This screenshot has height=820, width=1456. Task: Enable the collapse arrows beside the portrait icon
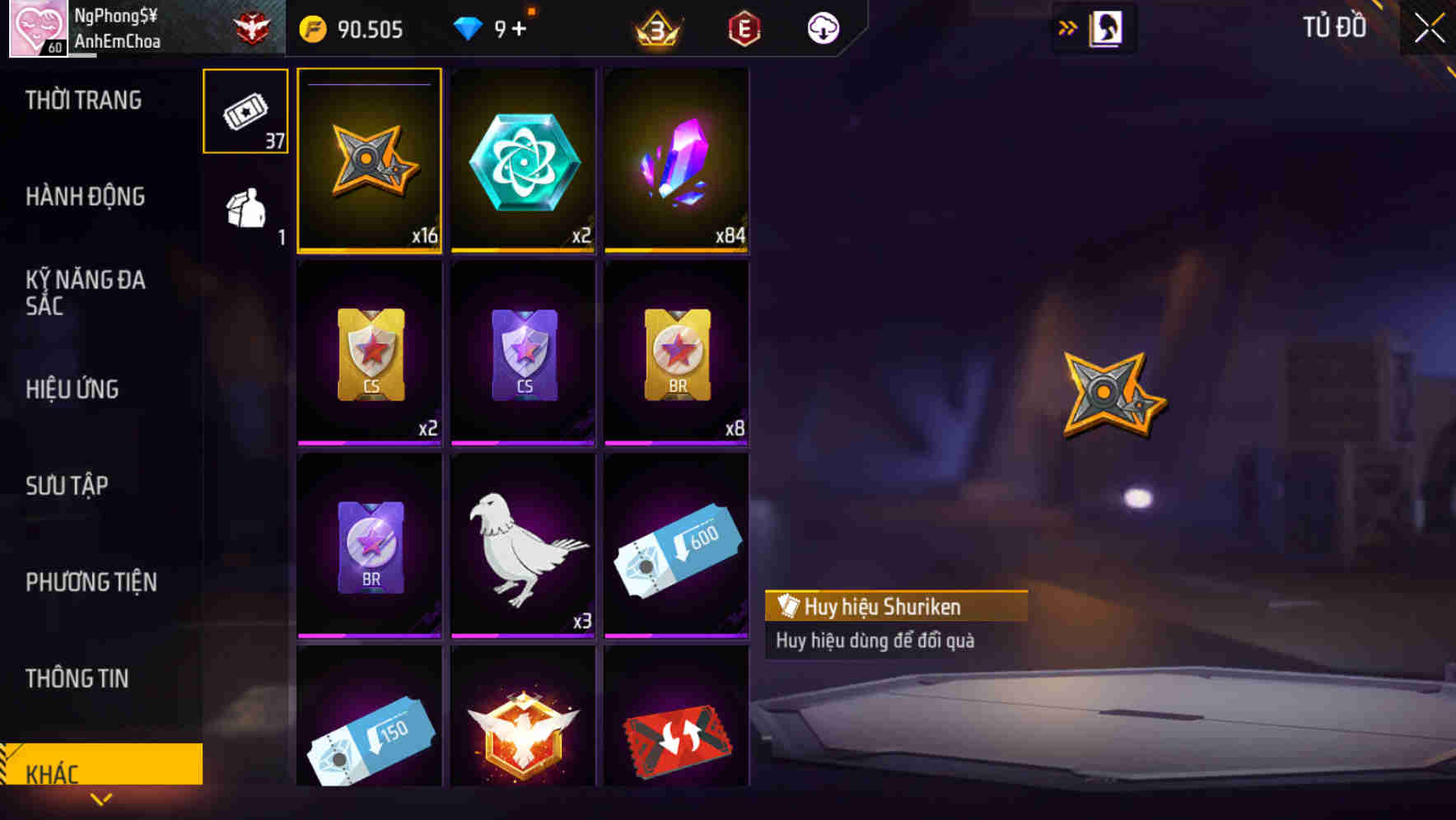[1068, 26]
